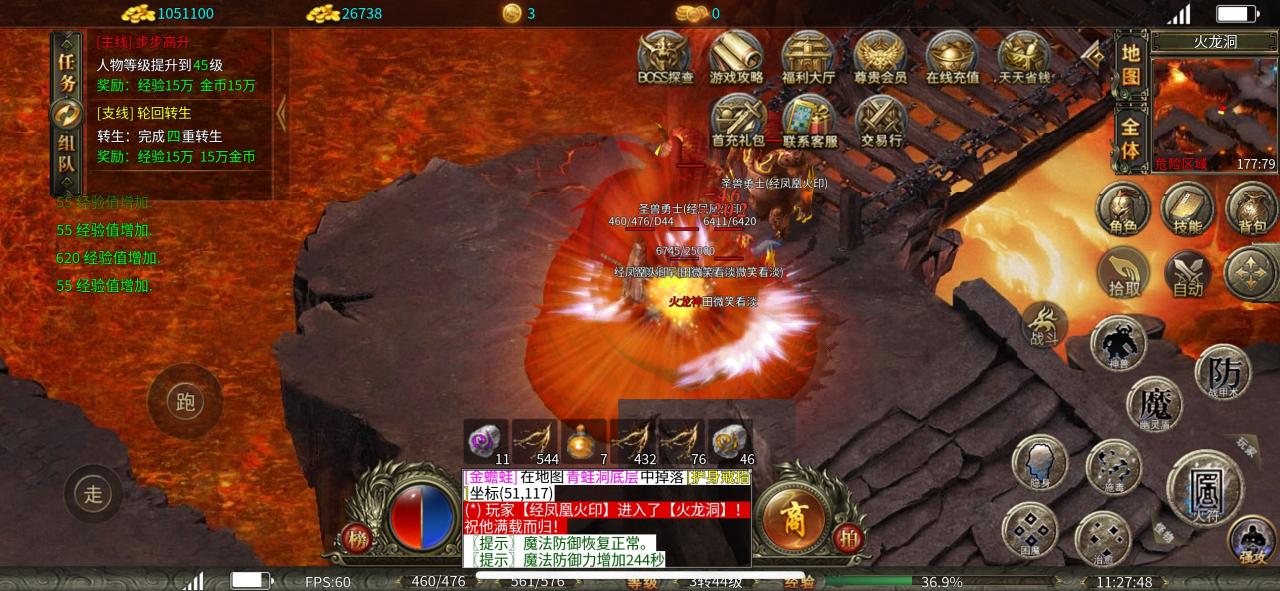This screenshot has height=591, width=1280.
Task: Toggle the 跑 run button
Action: (185, 402)
